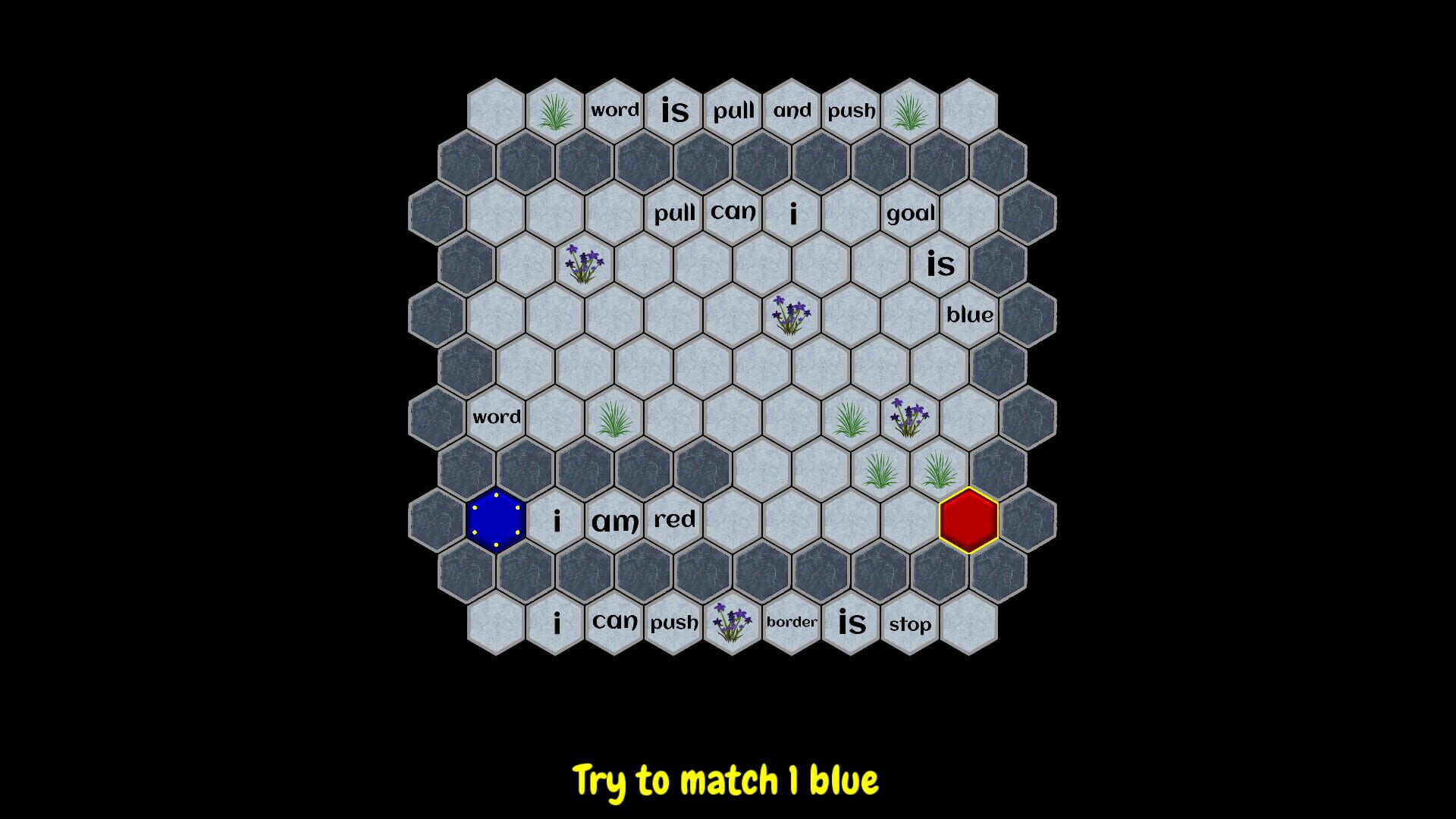Select the border tile at the bottom

pyautogui.click(x=791, y=622)
